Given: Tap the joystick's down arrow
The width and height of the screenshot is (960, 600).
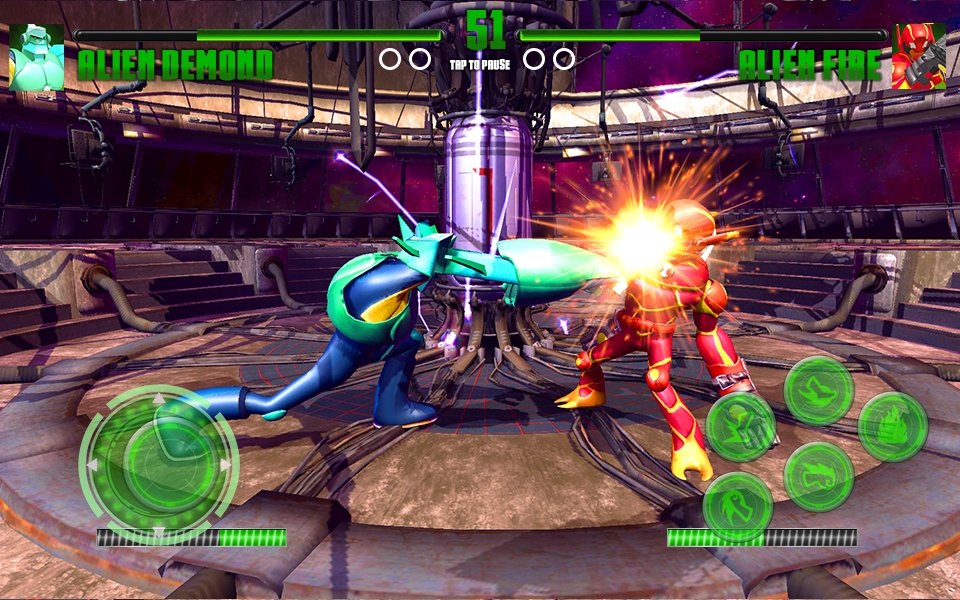Looking at the screenshot, I should coord(158,530).
